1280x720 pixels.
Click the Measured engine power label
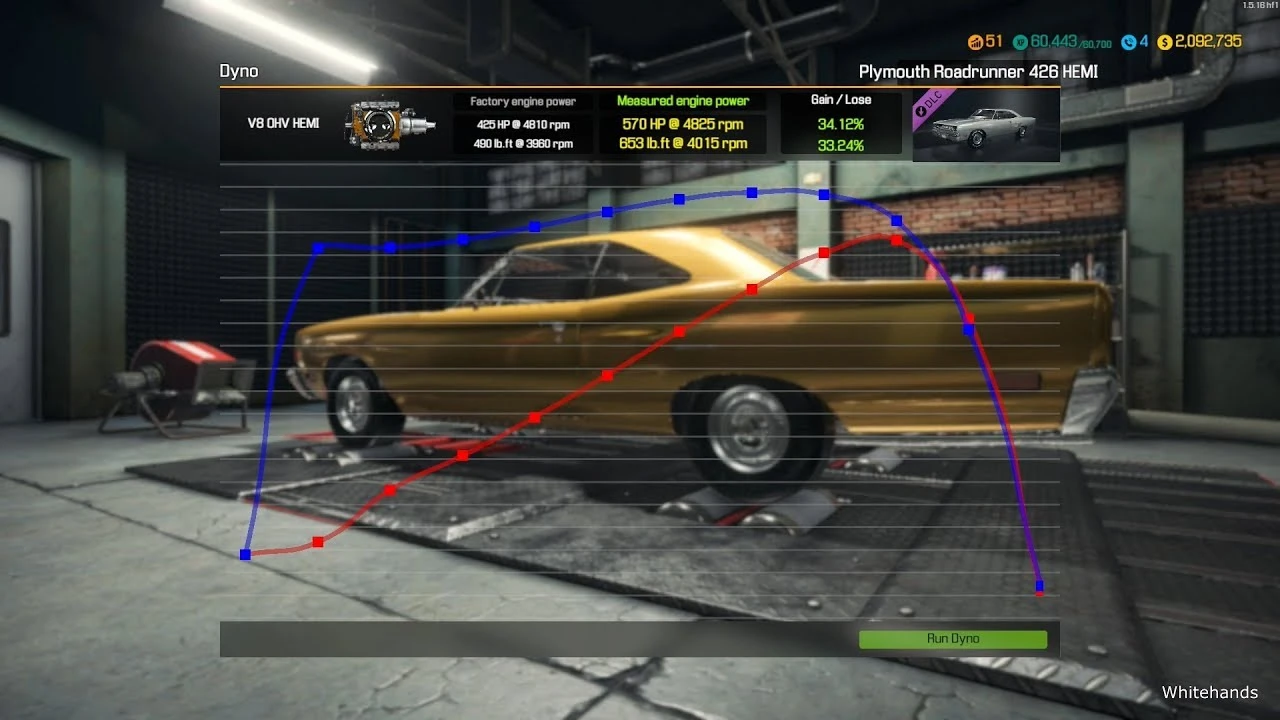[x=684, y=100]
